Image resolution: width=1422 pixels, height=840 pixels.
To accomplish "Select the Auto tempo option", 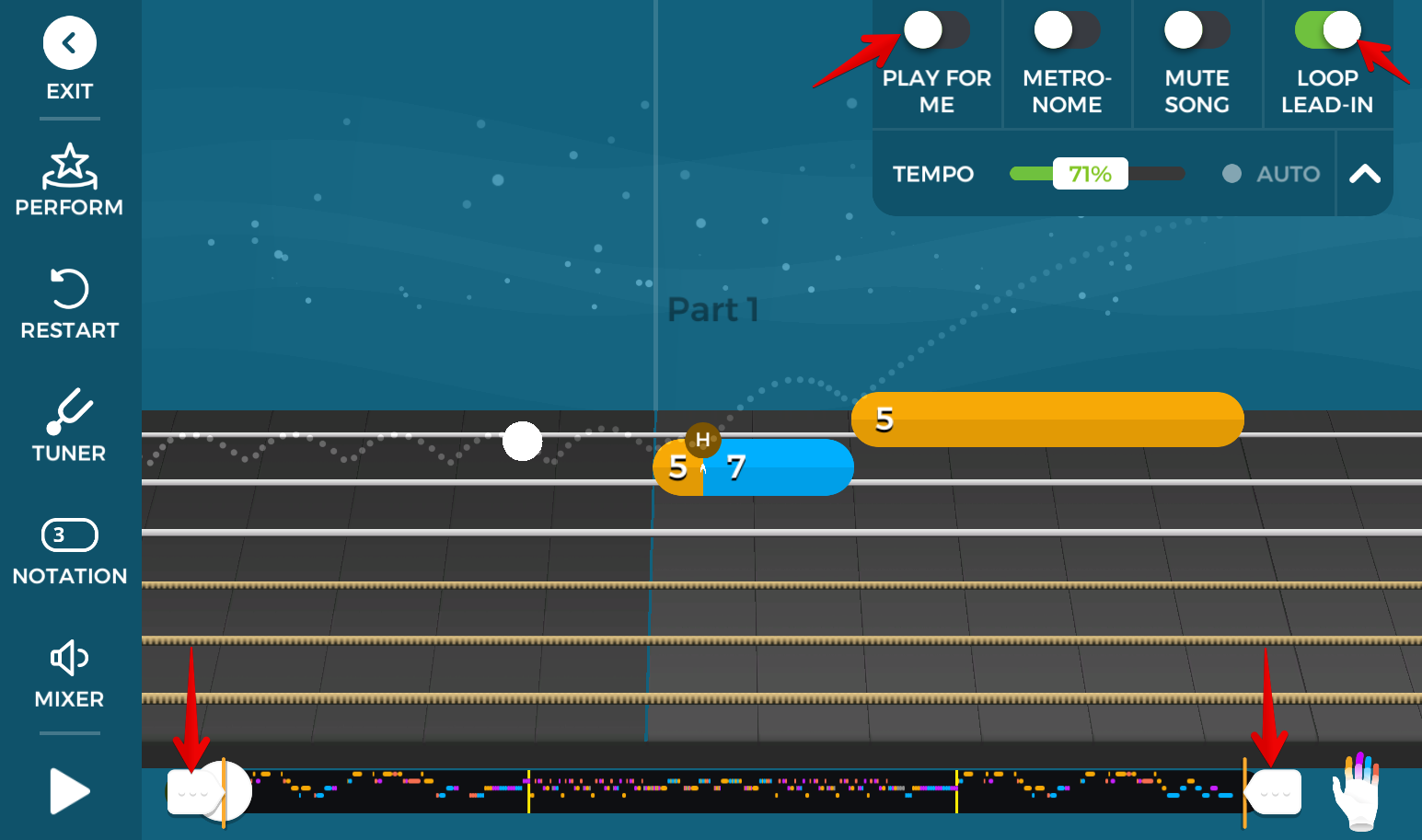I will point(1272,174).
